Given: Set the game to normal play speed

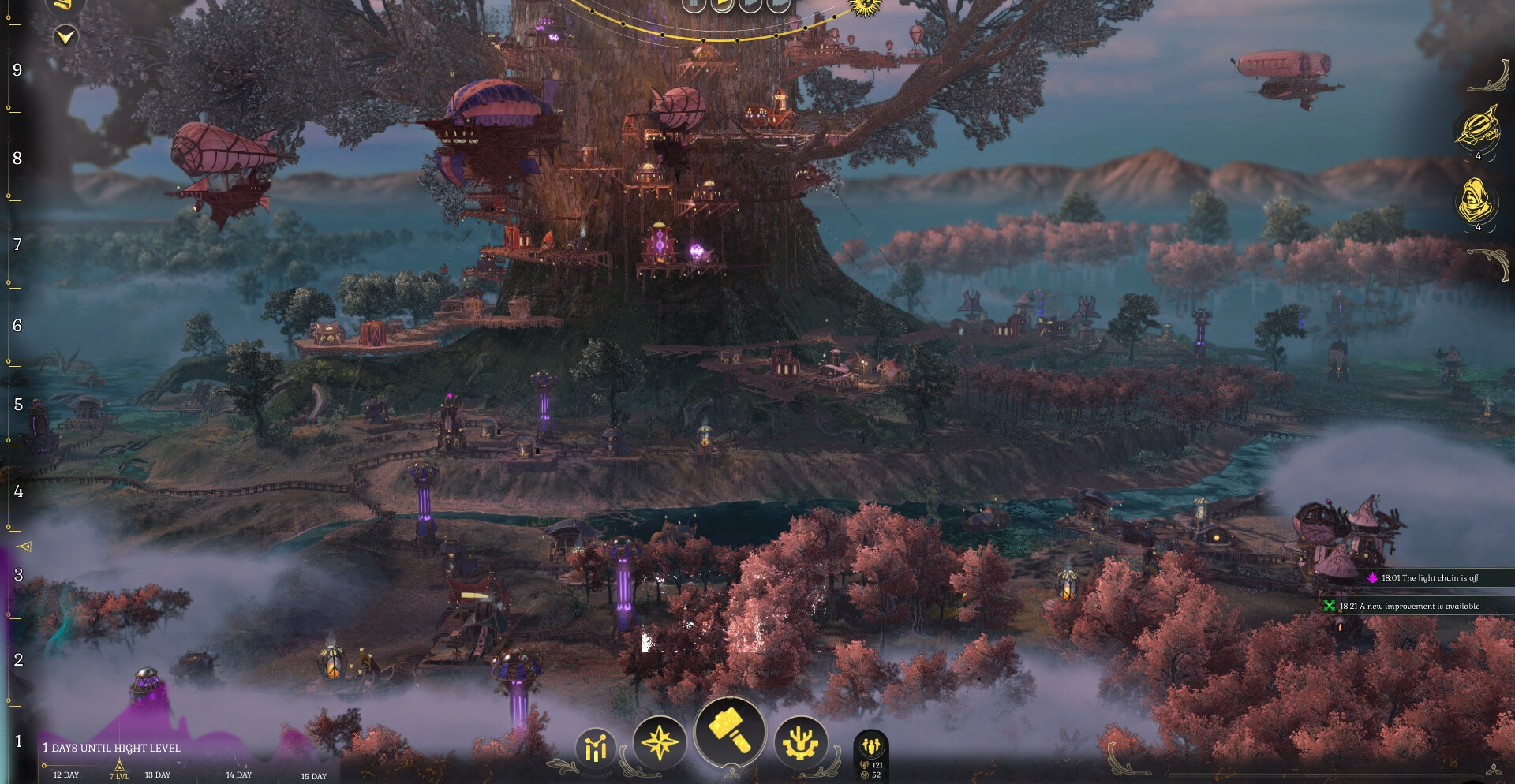Looking at the screenshot, I should (721, 4).
